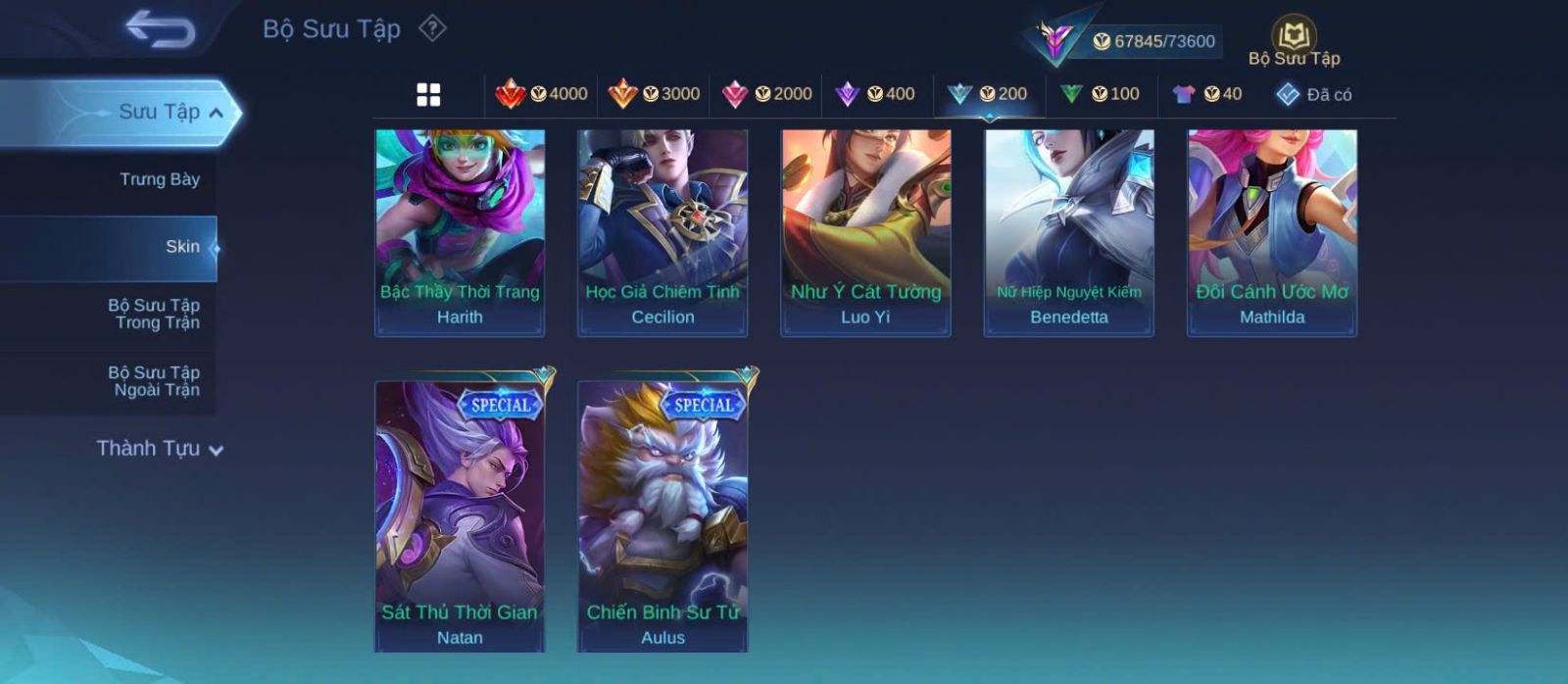
Task: Go back with the return arrow
Action: click(x=160, y=29)
